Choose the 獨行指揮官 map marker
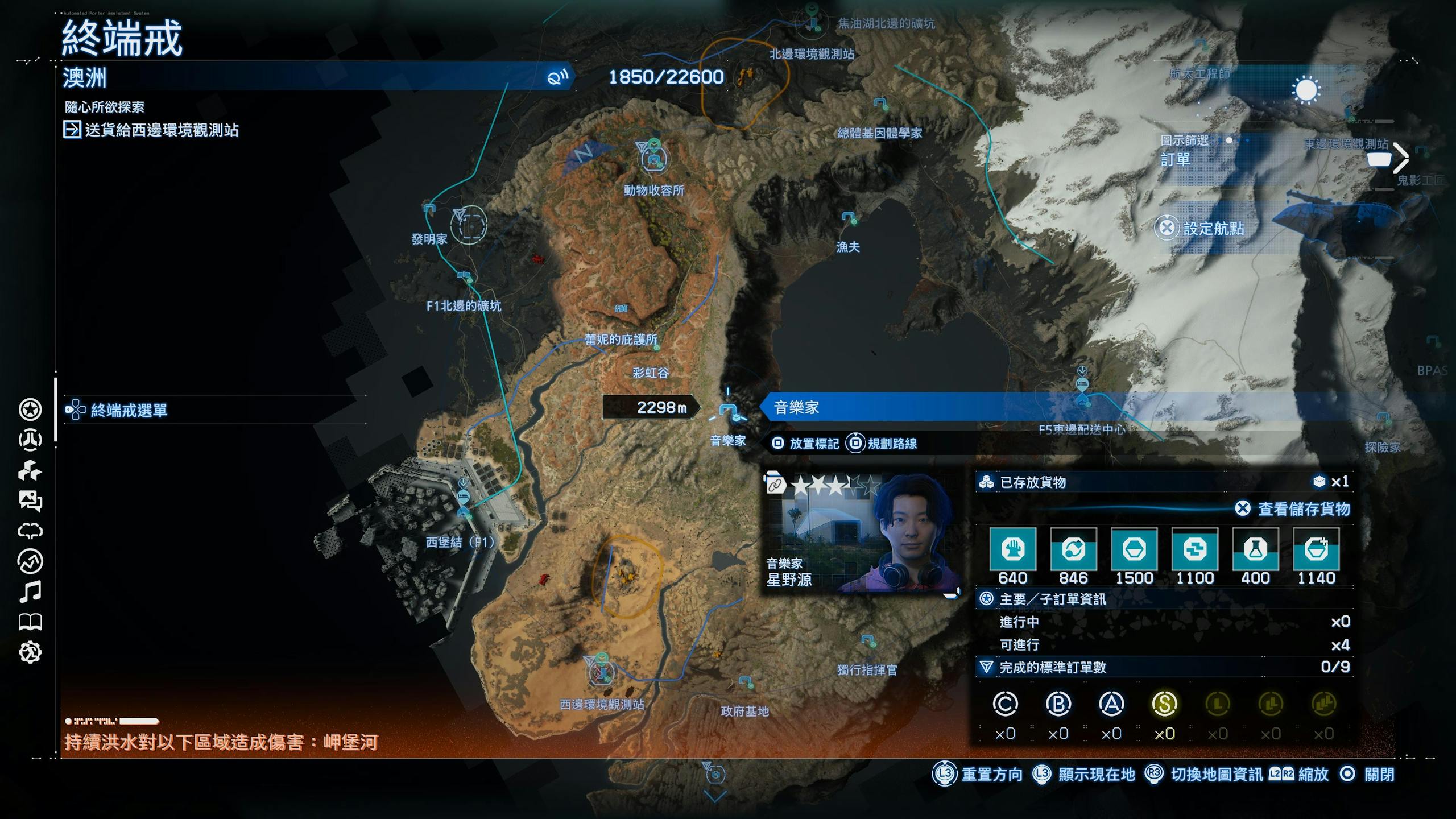The image size is (1456, 819). pos(868,642)
